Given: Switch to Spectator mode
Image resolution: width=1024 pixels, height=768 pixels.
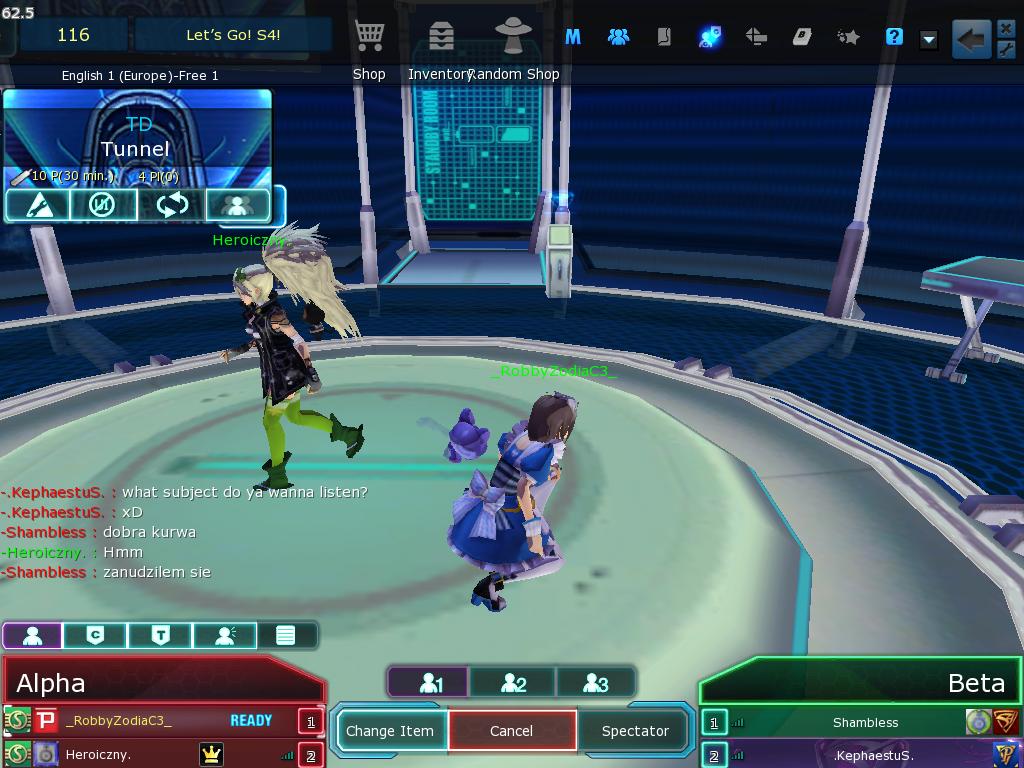Looking at the screenshot, I should click(x=634, y=731).
